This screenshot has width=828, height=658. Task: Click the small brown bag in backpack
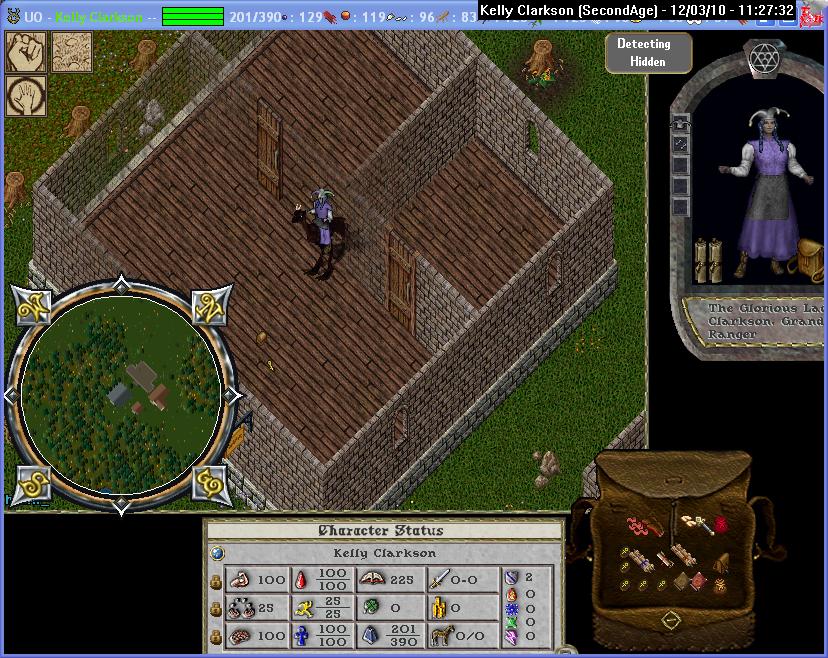722,563
